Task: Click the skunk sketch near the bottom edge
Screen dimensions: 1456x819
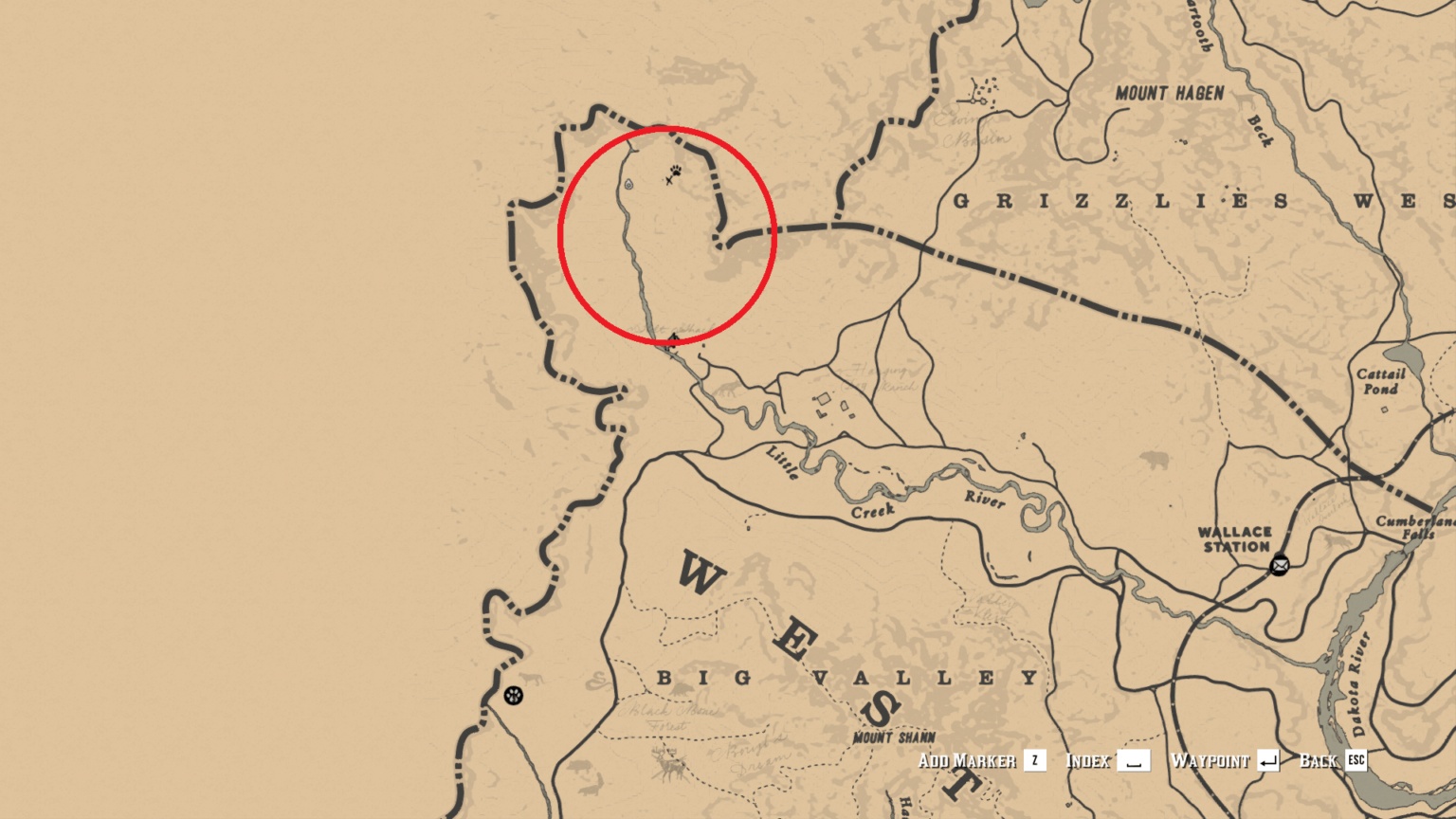Action: 589,792
